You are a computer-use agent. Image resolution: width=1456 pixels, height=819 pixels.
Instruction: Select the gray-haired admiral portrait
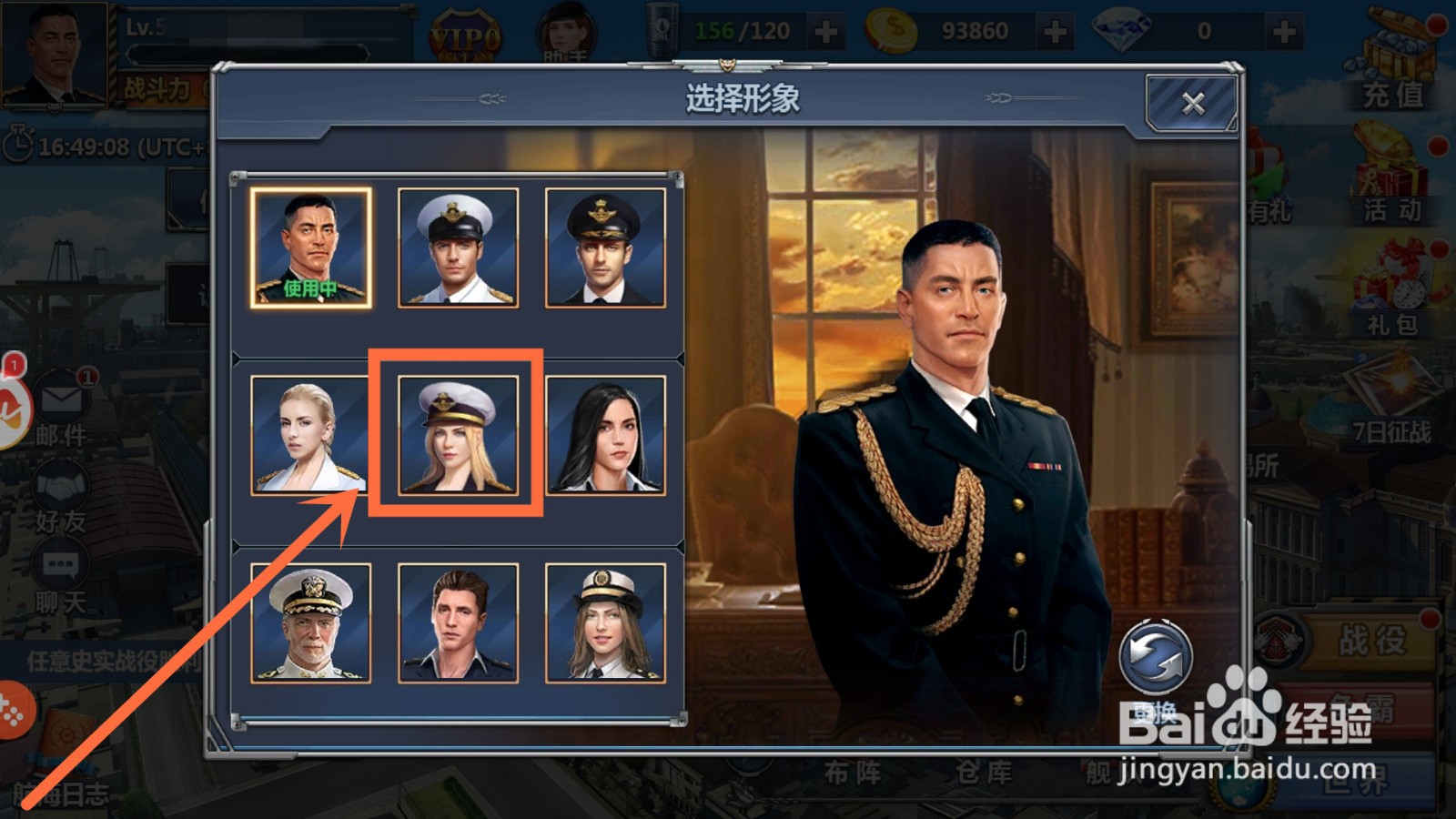coord(311,623)
